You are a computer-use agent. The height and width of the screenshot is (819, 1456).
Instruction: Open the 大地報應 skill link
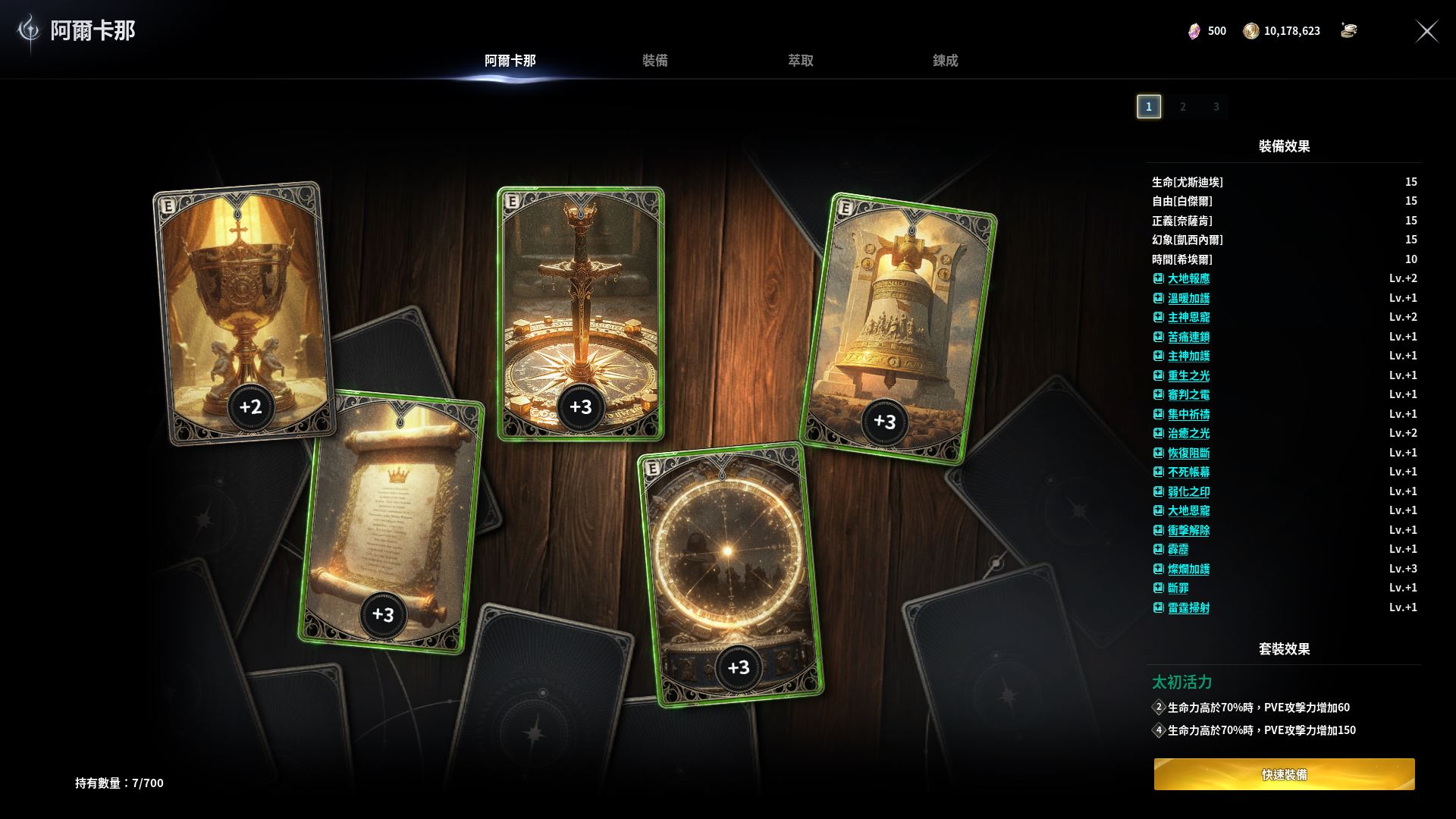pos(1188,279)
